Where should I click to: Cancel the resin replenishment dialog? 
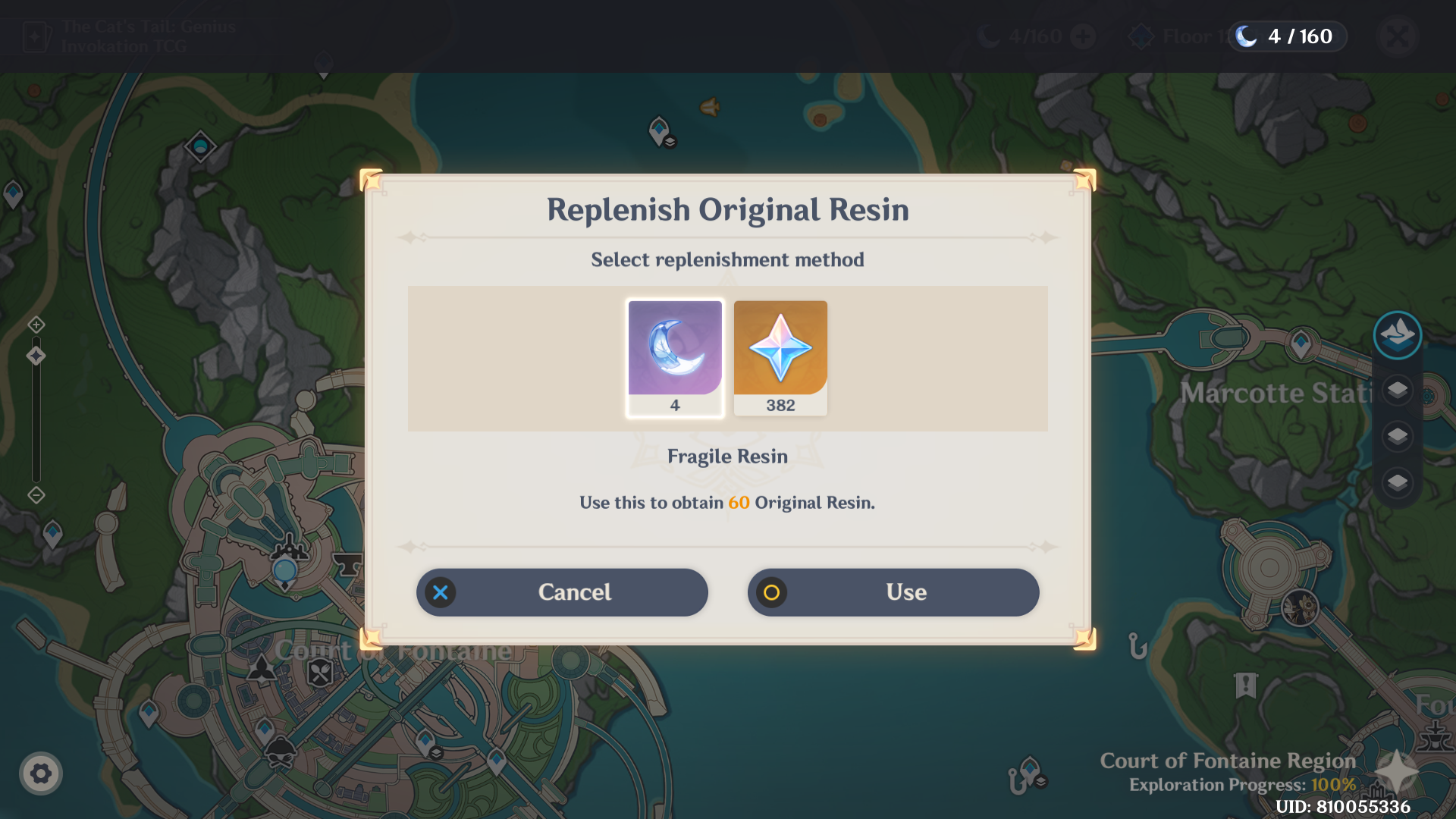561,592
